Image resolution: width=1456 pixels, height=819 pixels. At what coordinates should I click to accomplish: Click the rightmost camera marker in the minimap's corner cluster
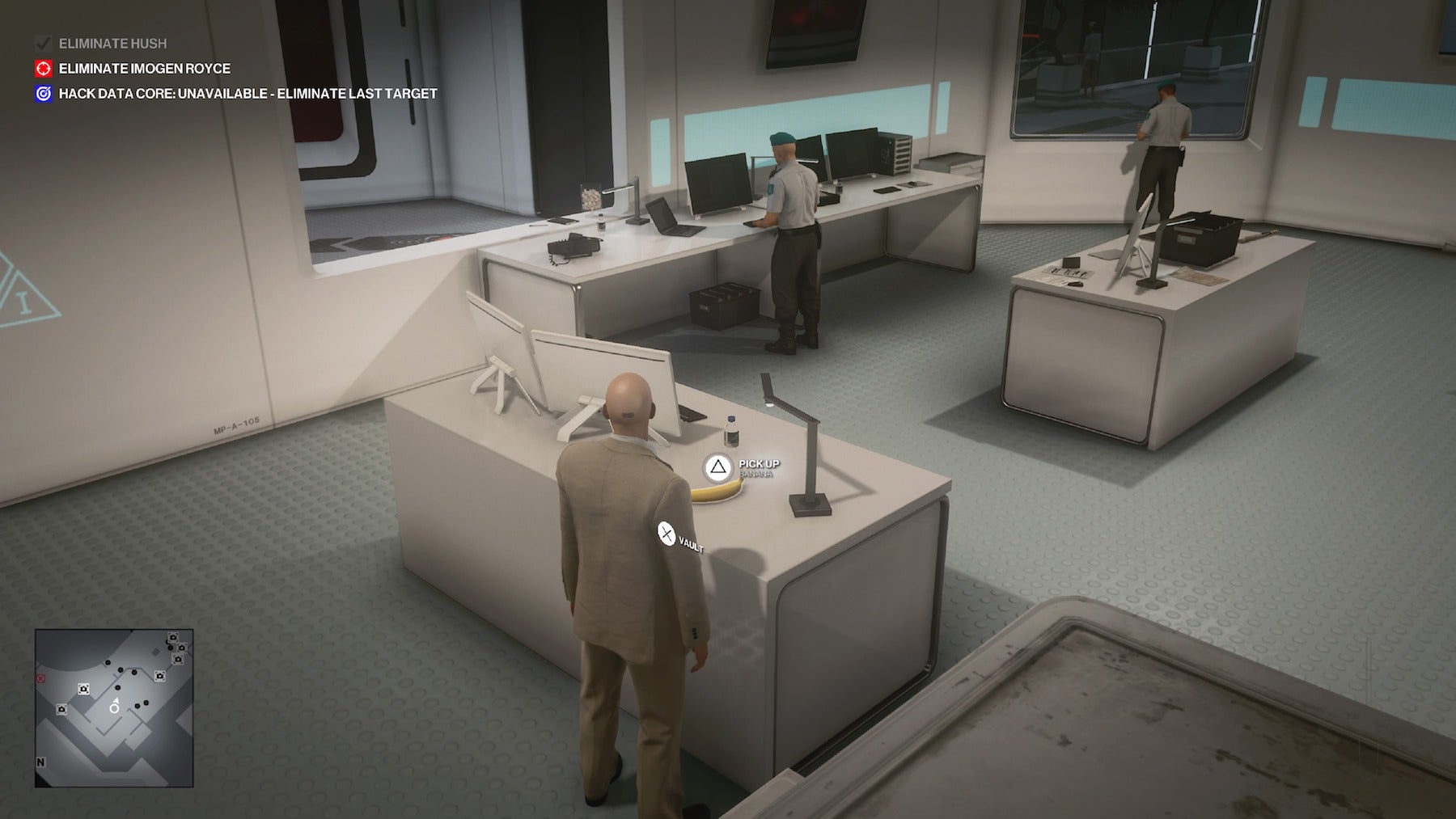point(181,648)
